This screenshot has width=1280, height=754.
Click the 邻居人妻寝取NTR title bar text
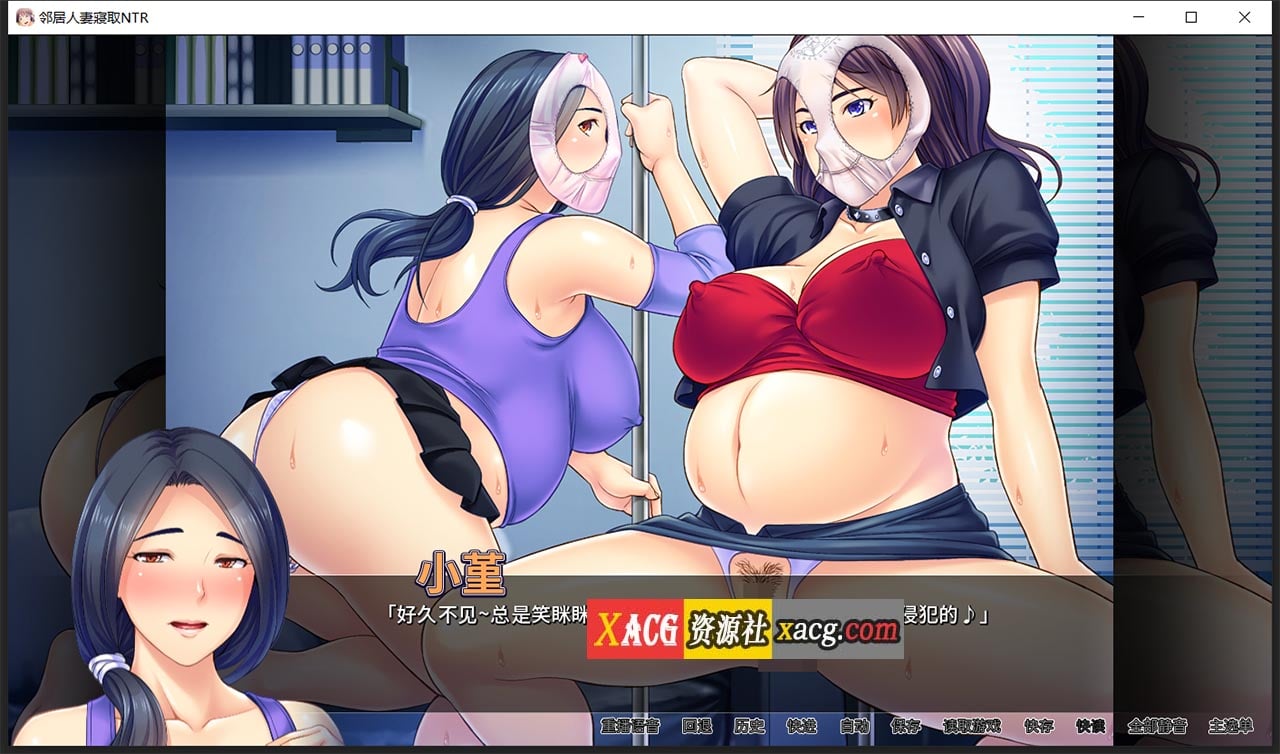point(92,17)
